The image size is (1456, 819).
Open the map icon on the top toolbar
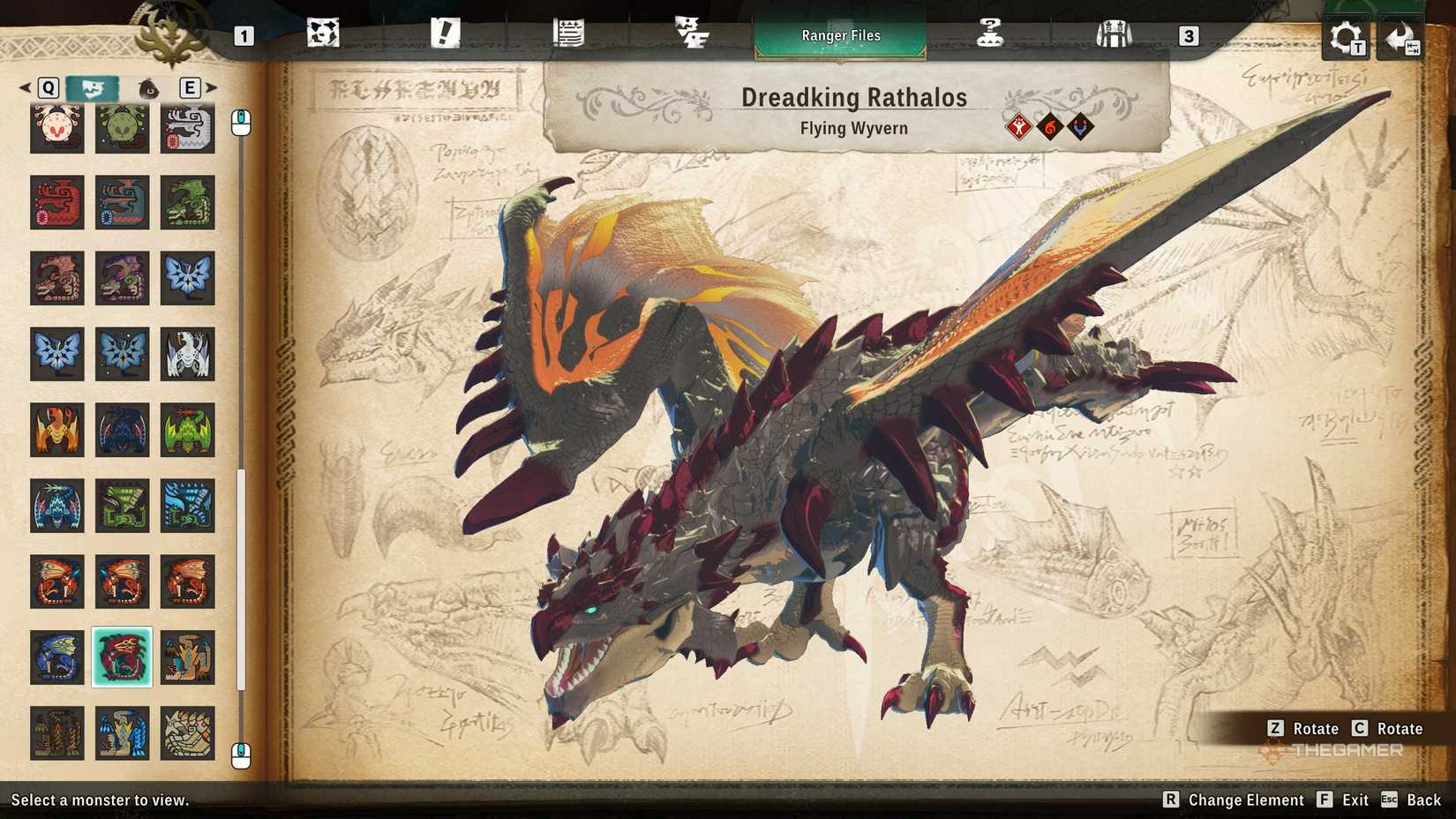tap(325, 33)
